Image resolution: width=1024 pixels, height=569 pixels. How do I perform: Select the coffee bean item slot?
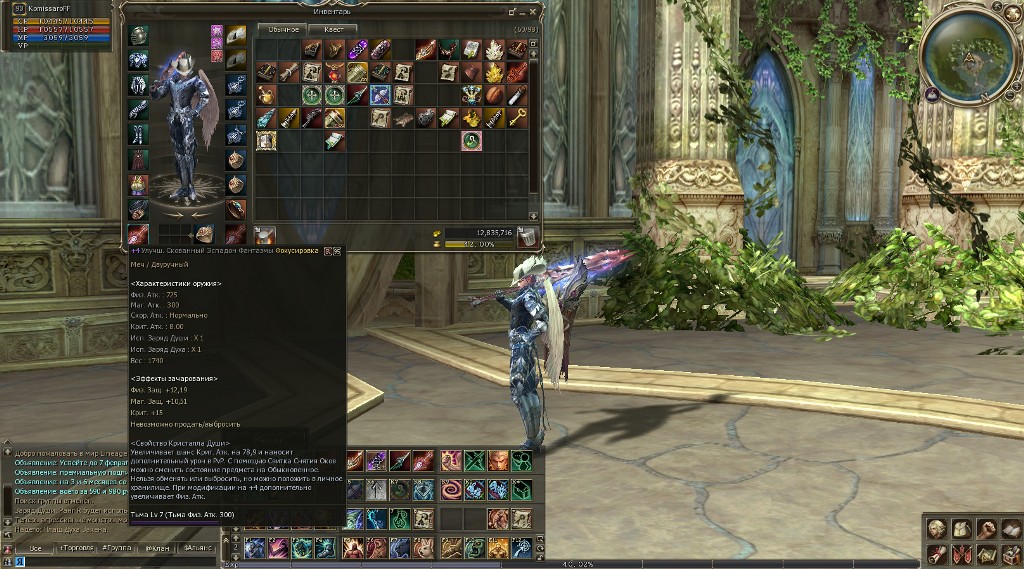pos(495,95)
